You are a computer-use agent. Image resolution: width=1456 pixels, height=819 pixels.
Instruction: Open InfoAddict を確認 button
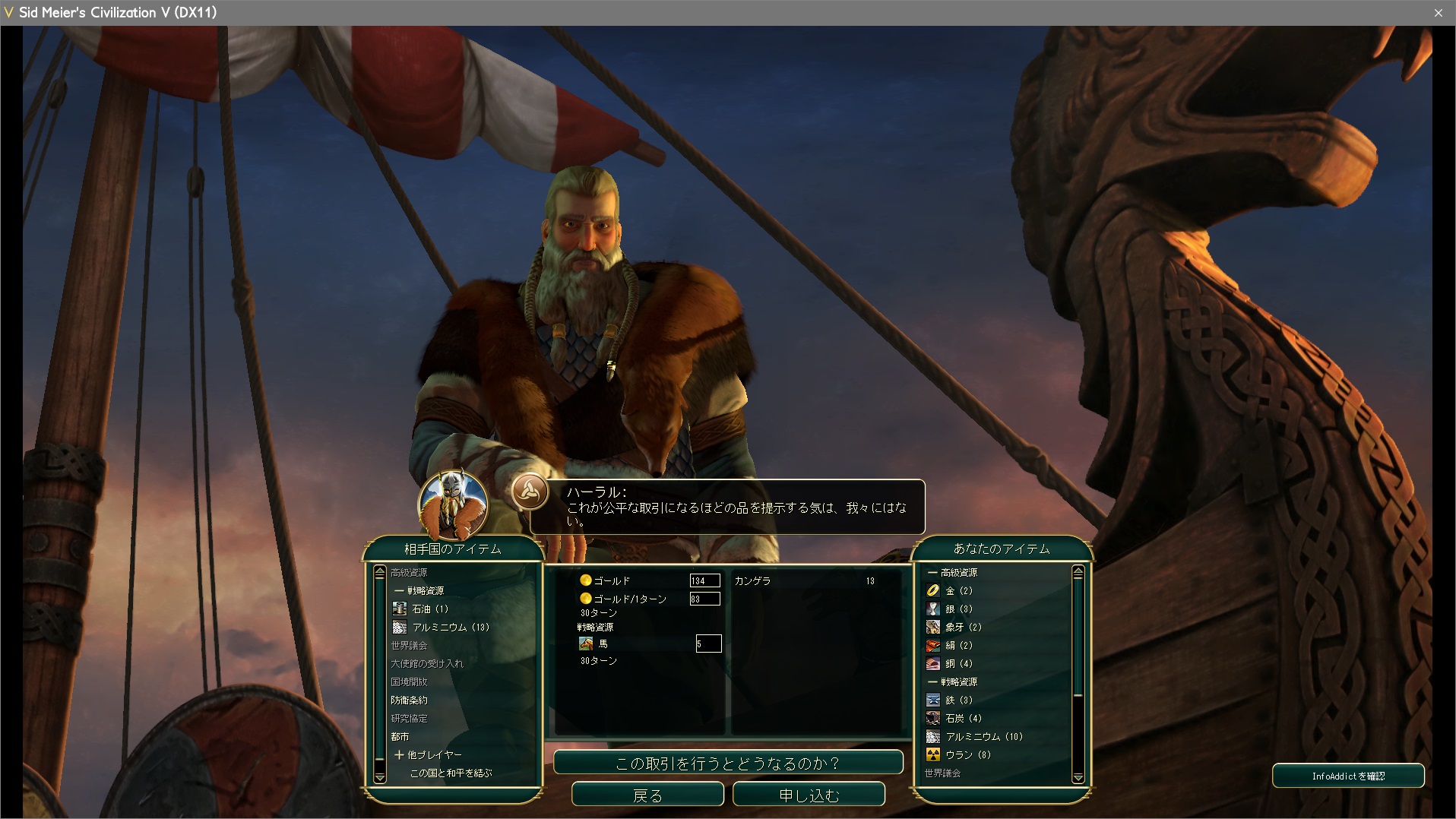point(1348,776)
